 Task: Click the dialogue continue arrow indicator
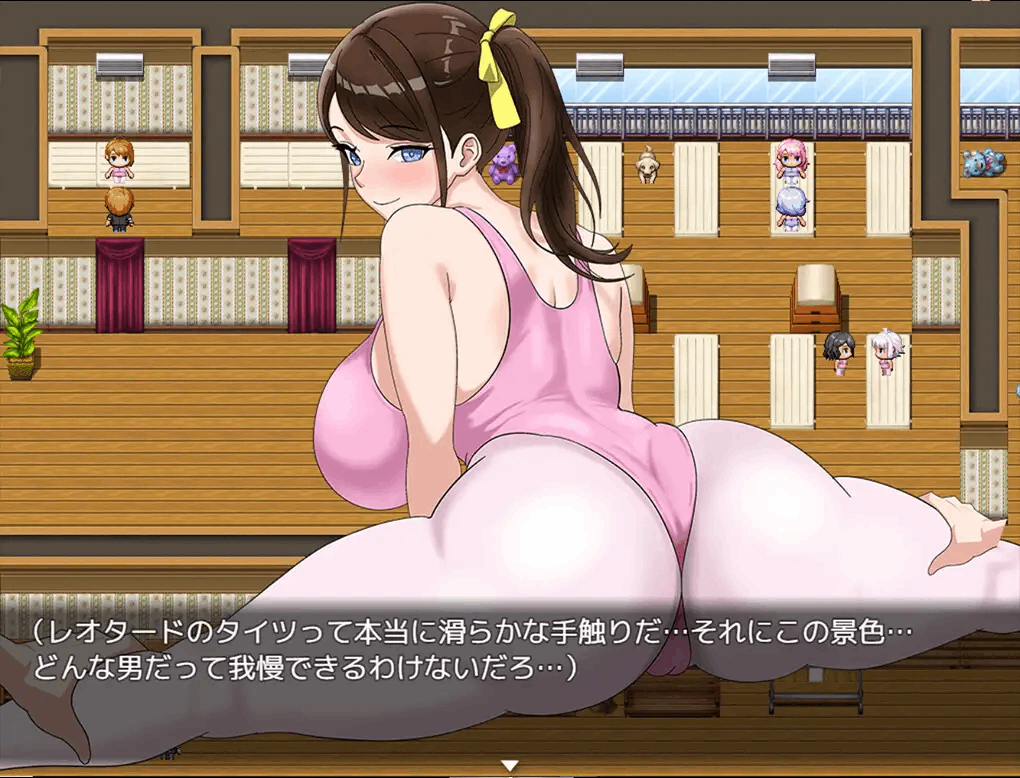click(x=510, y=766)
